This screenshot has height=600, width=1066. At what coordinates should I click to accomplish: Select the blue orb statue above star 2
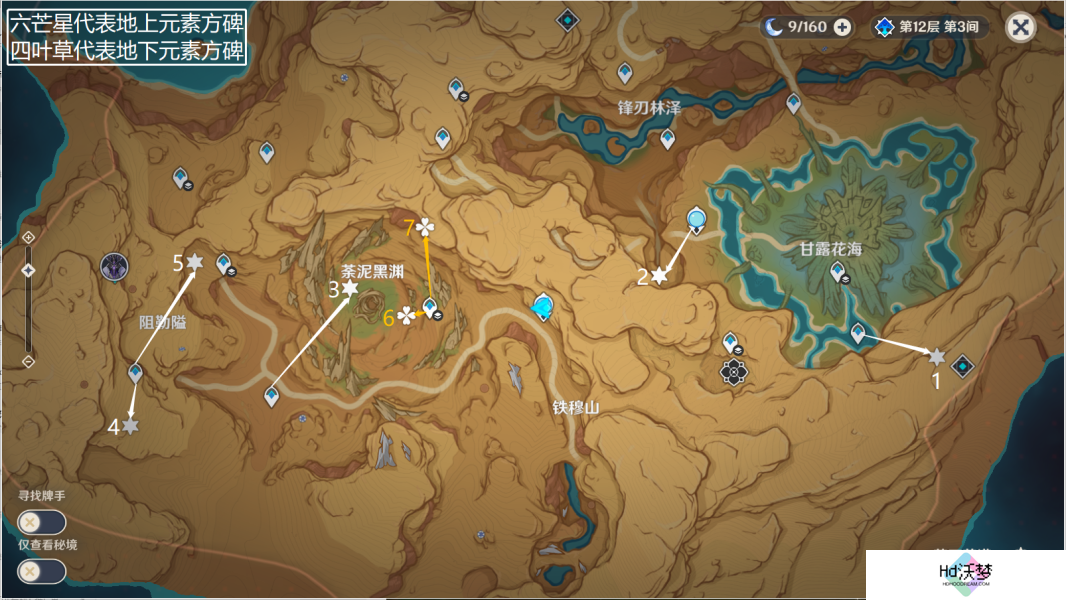click(x=696, y=220)
